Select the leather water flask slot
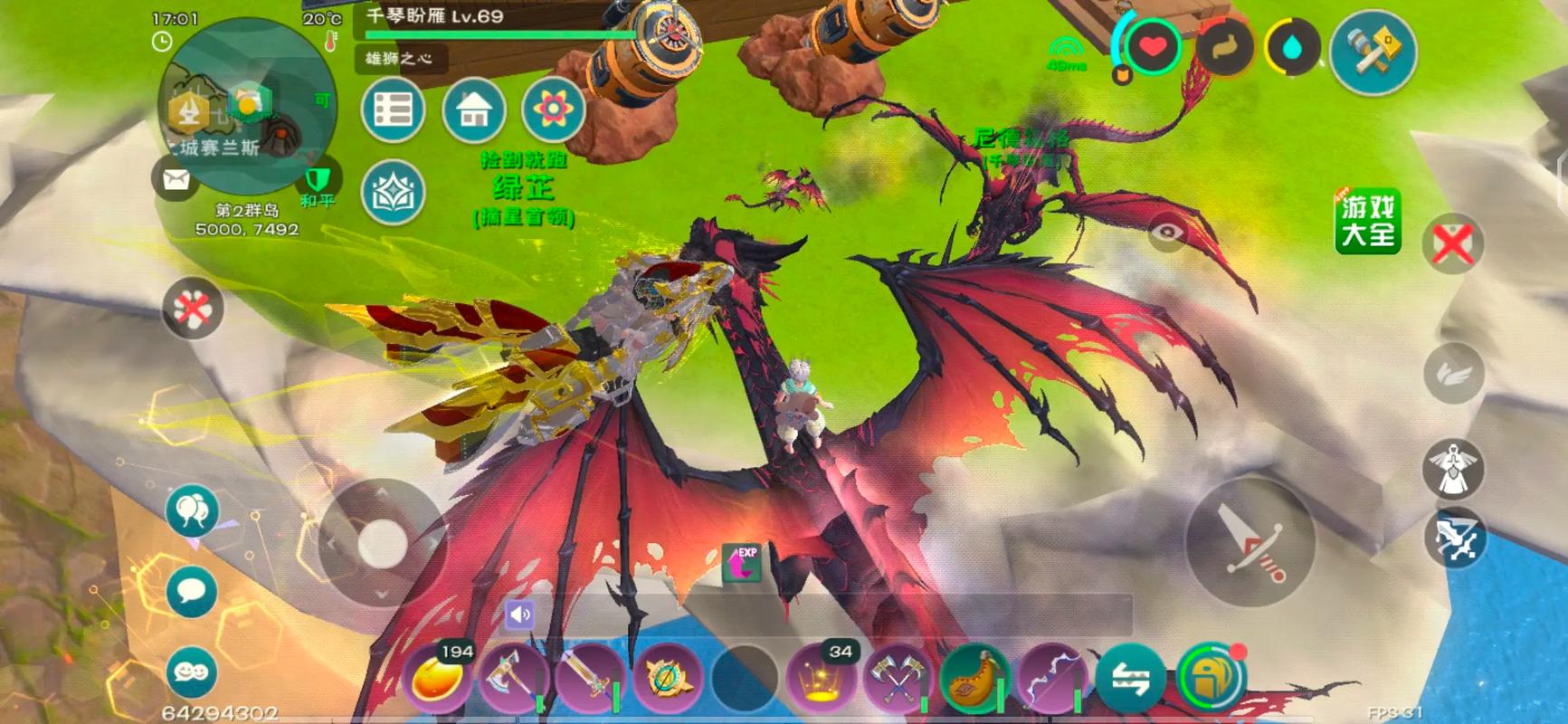The width and height of the screenshot is (1568, 724). 974,678
